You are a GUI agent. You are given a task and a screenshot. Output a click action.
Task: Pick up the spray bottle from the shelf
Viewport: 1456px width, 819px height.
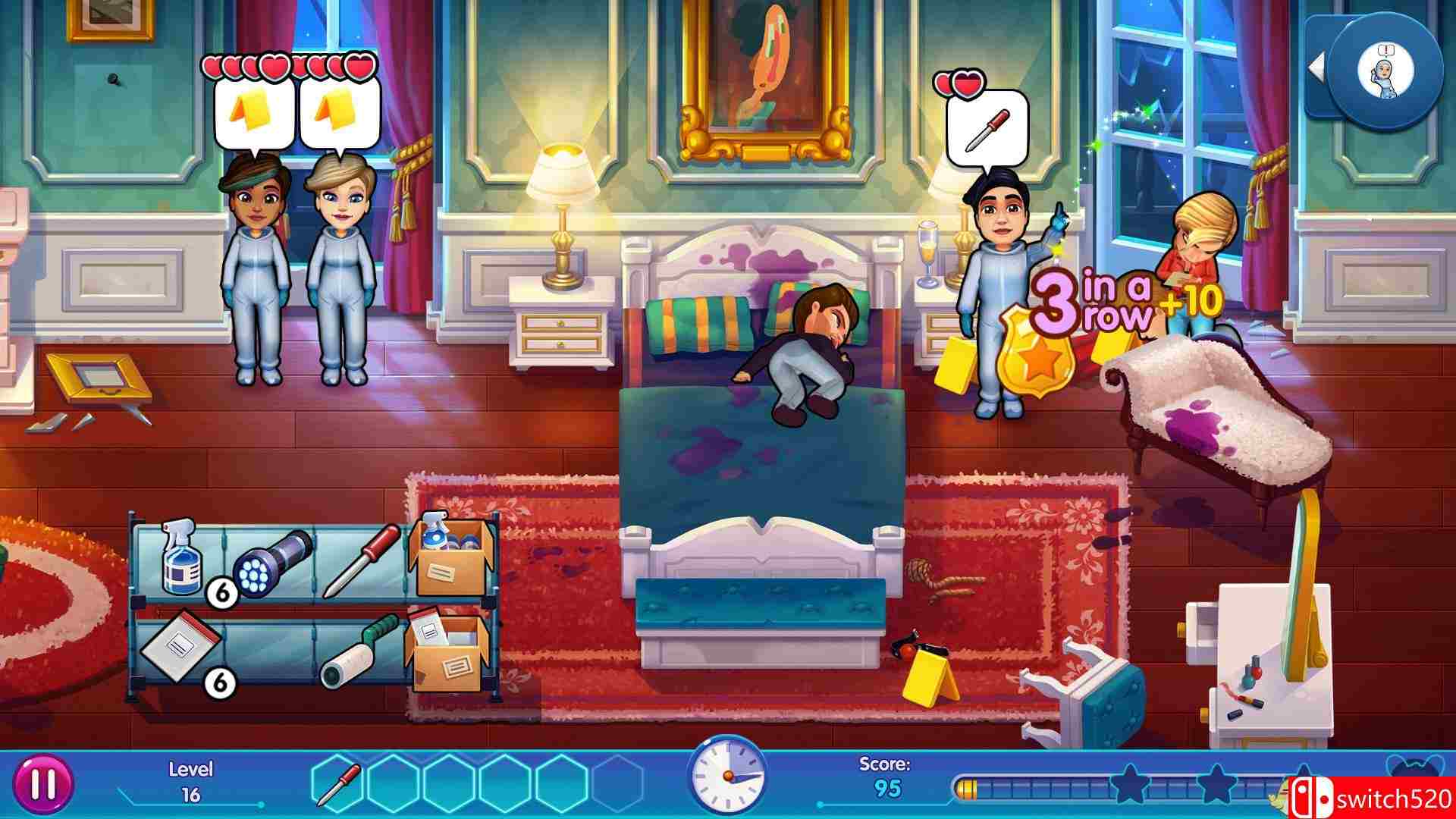(179, 559)
